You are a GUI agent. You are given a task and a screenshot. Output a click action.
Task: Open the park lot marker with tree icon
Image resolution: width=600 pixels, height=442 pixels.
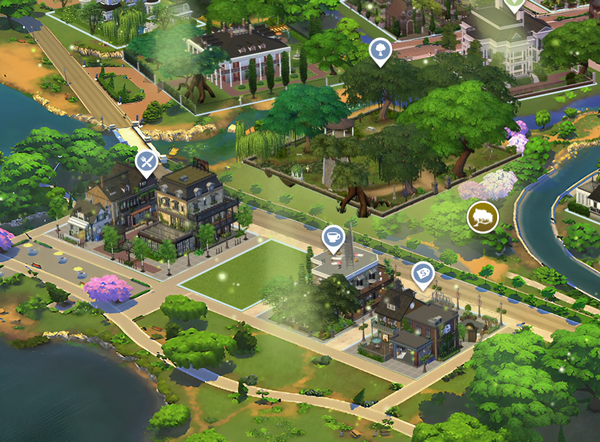(380, 50)
